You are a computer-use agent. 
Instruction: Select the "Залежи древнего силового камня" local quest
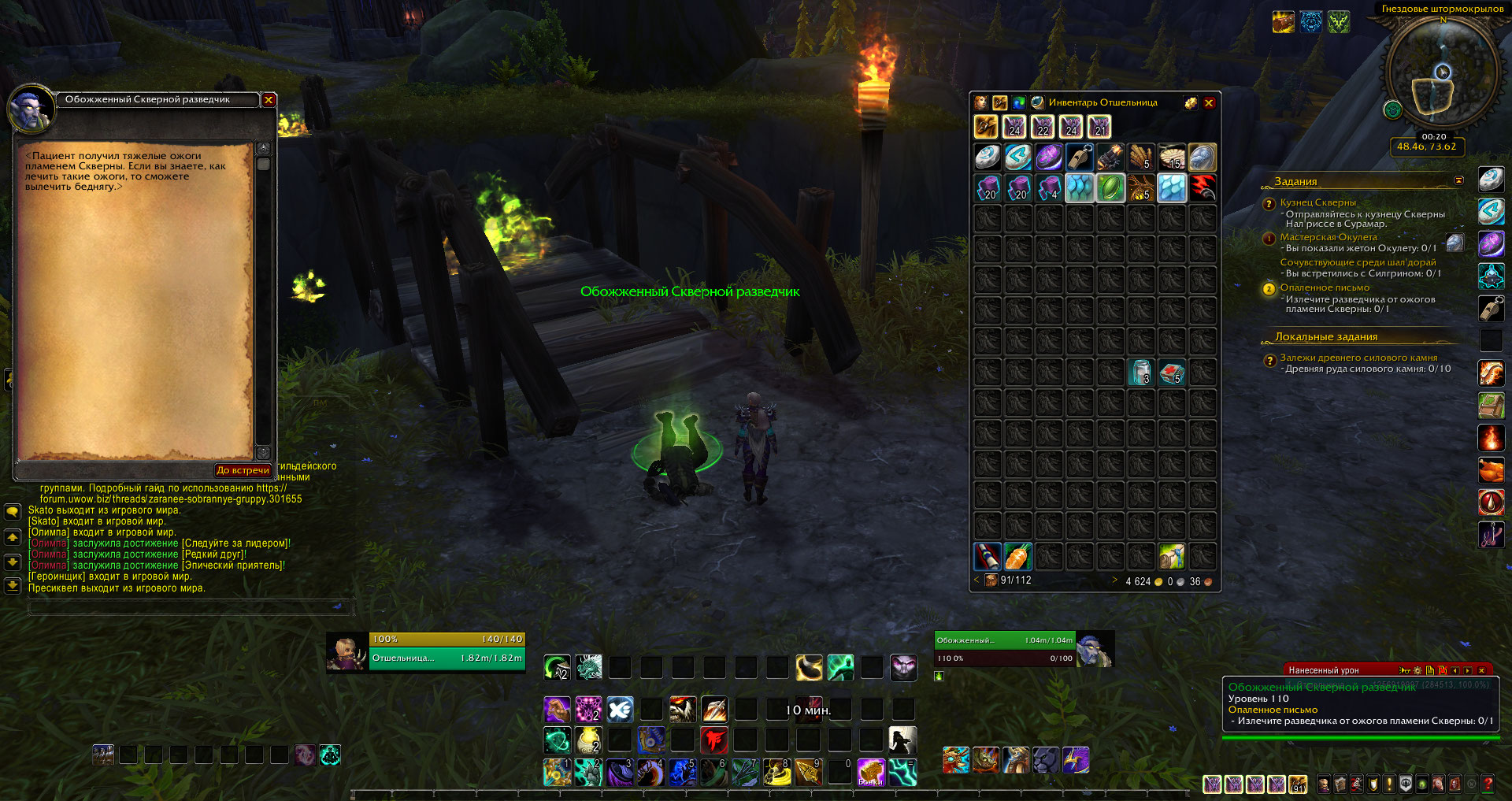pyautogui.click(x=1358, y=358)
